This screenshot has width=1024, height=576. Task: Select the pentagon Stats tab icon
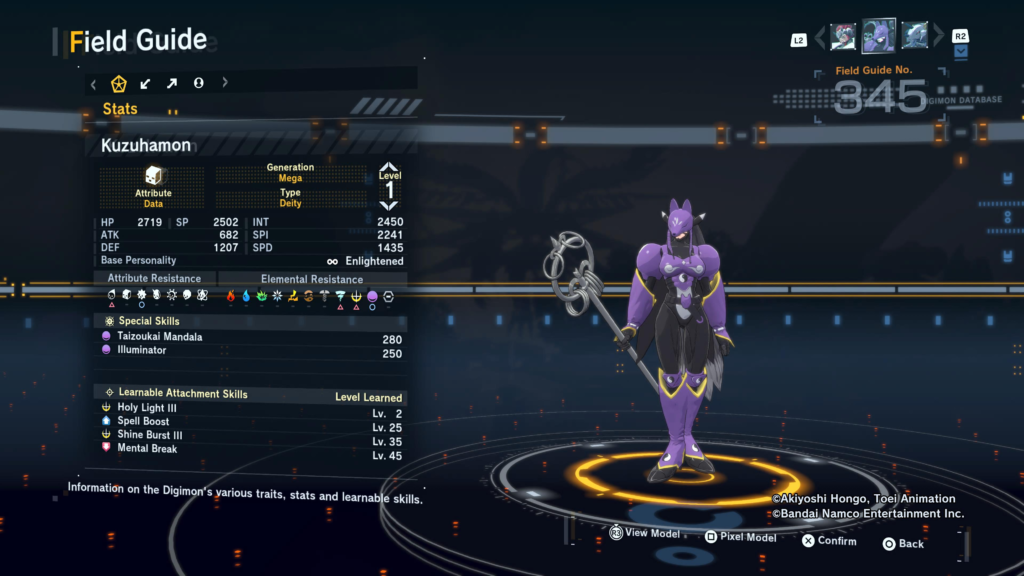[119, 83]
